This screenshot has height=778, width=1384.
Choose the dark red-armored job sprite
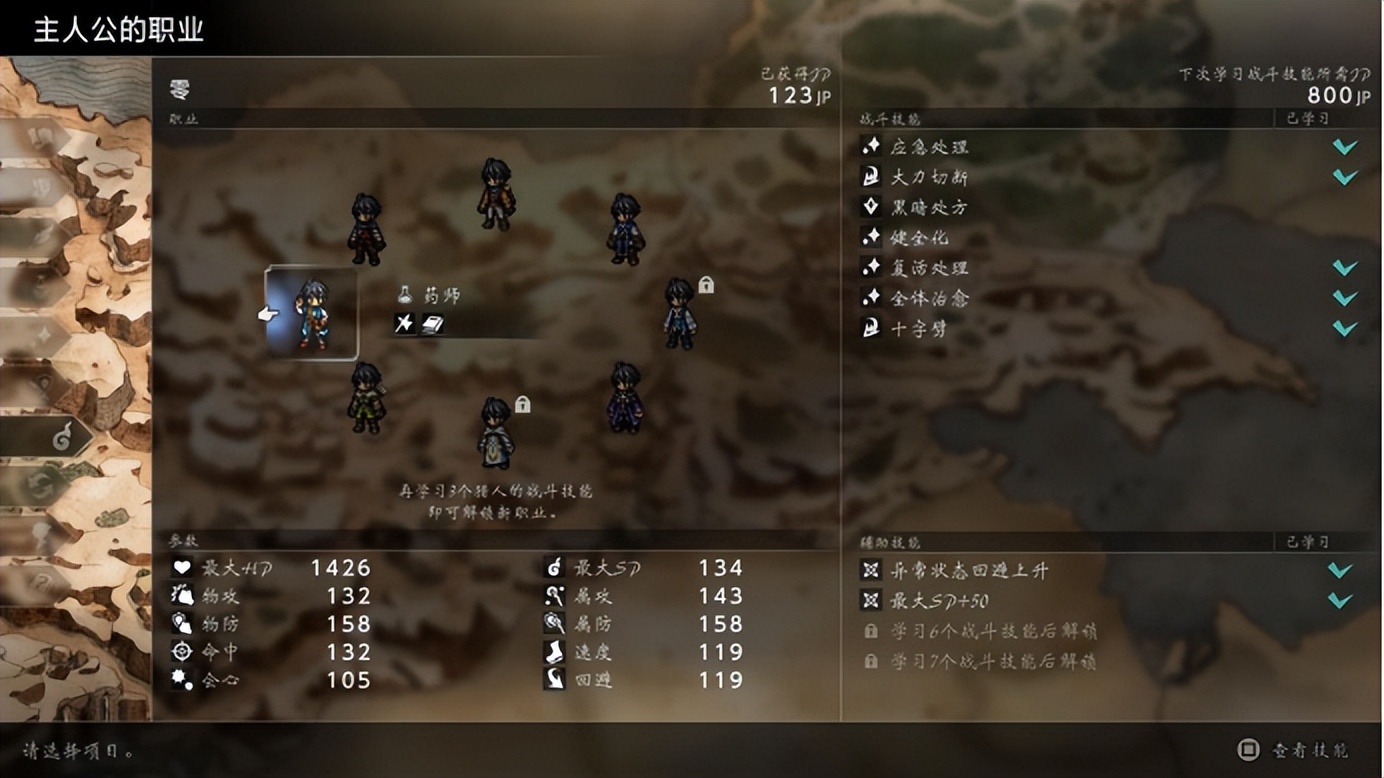pyautogui.click(x=366, y=230)
